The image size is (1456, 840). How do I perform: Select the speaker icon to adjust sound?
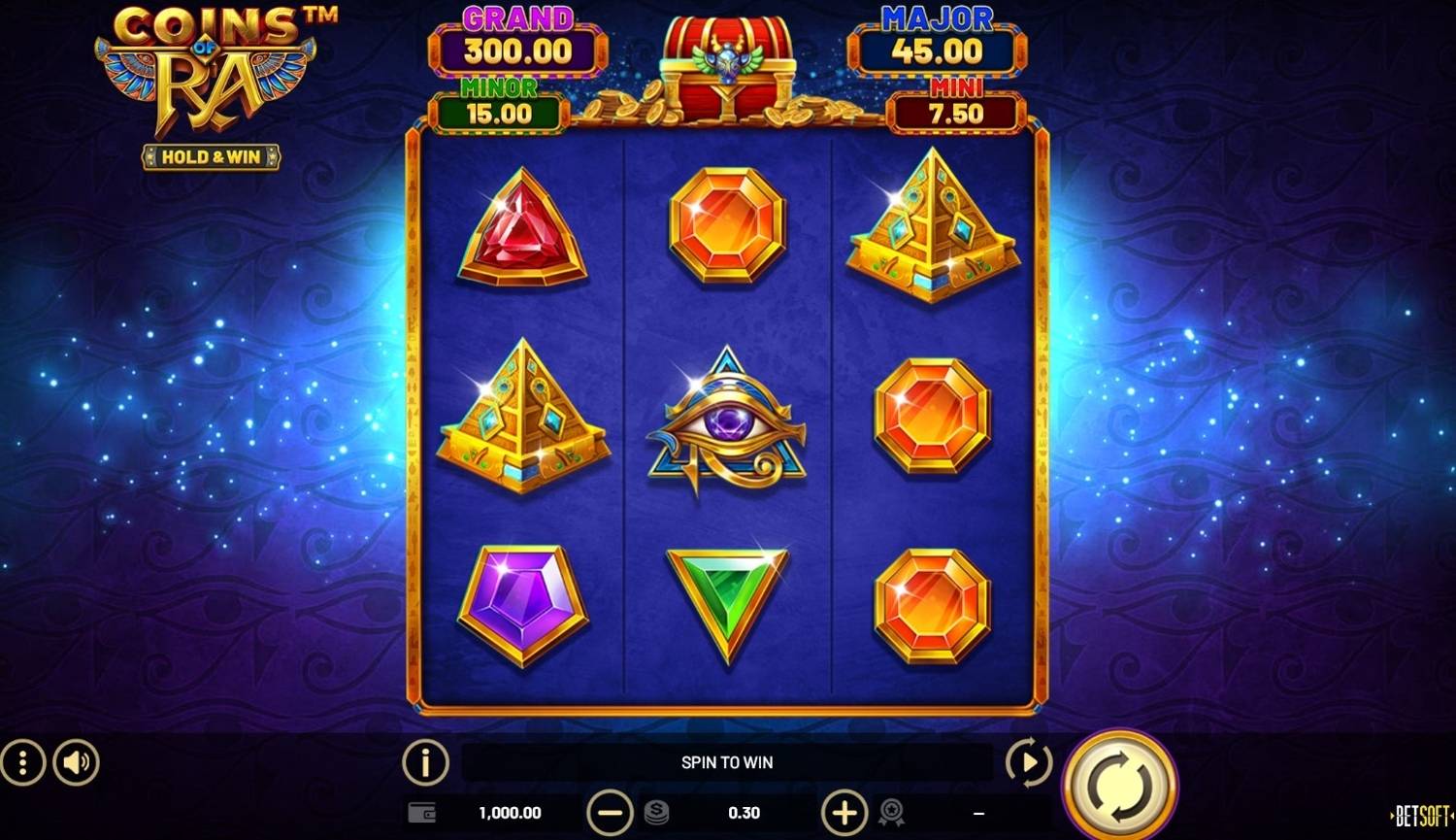(77, 762)
